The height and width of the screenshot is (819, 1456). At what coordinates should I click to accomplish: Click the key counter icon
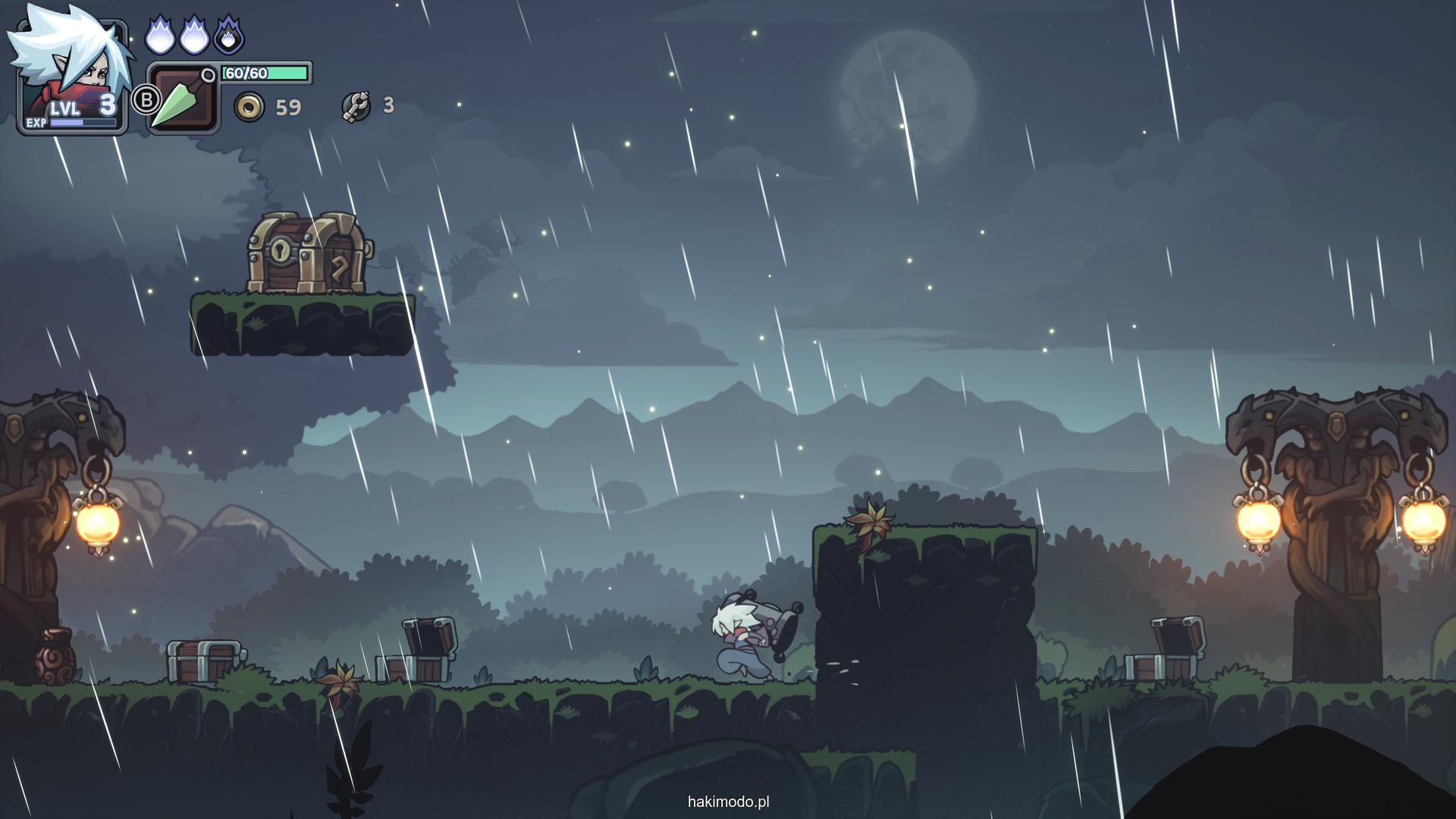[356, 107]
